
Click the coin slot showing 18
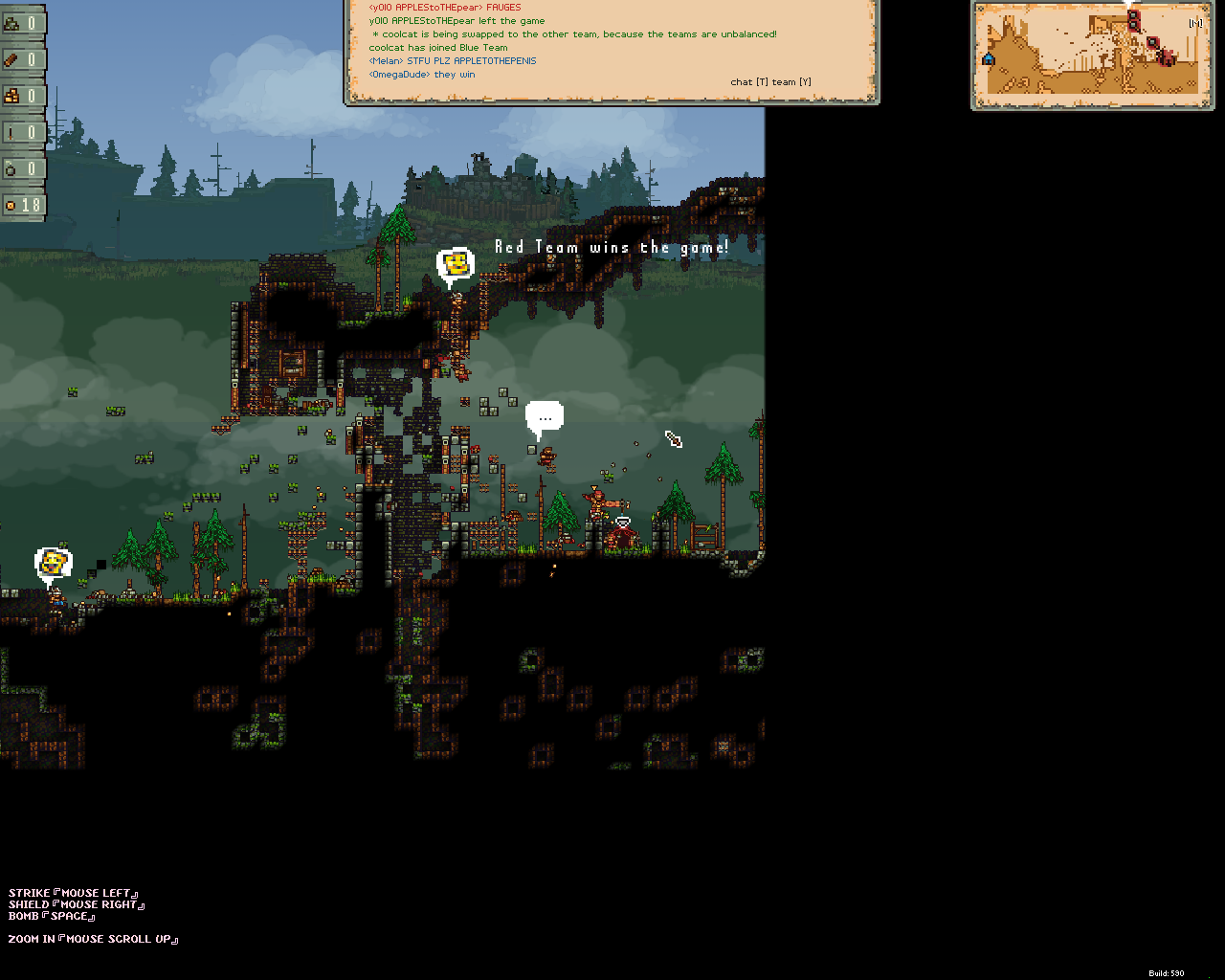tap(22, 205)
